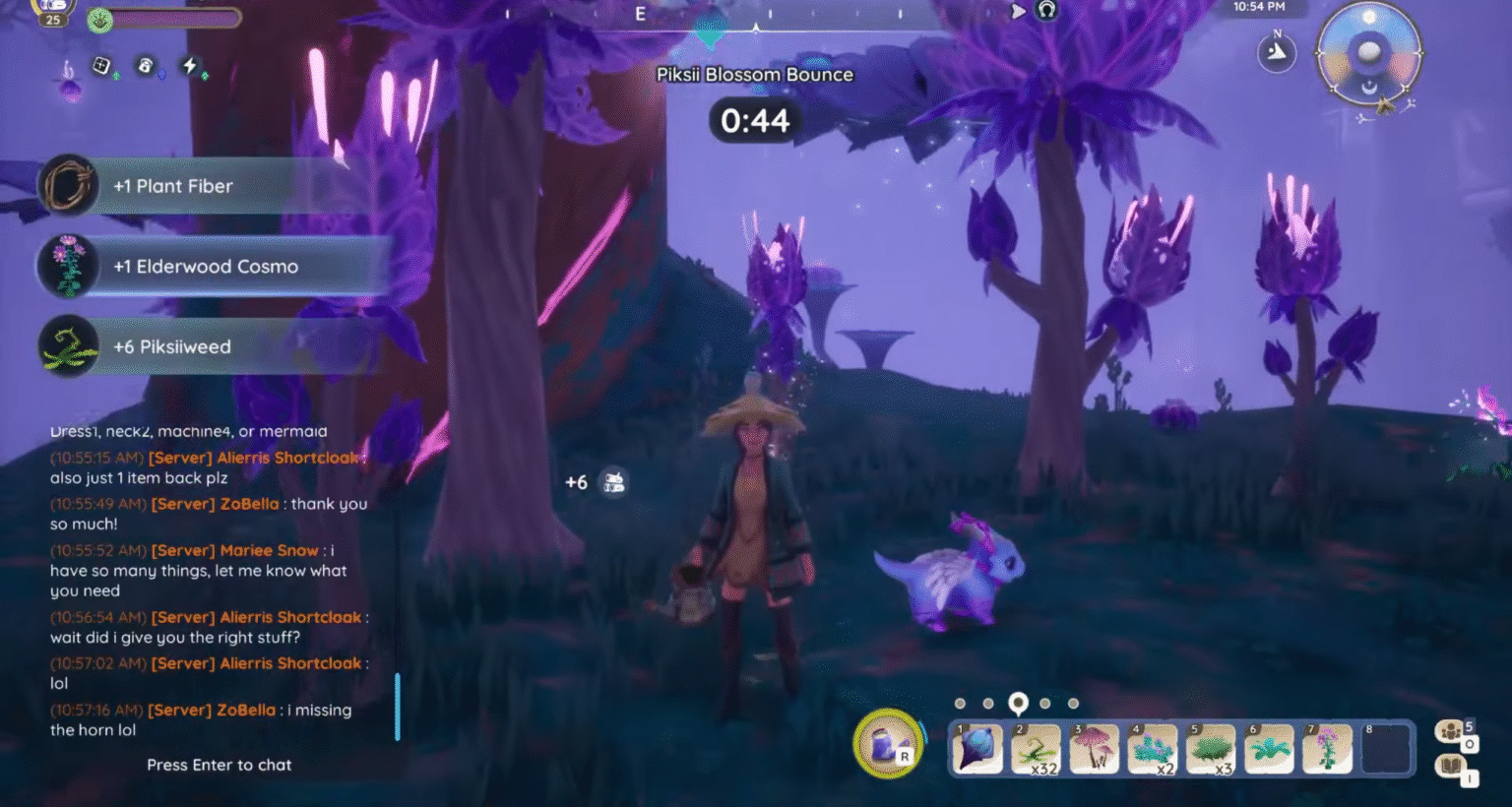The height and width of the screenshot is (807, 1512).
Task: Select the leftmost hotbar page dot
Action: click(x=960, y=703)
